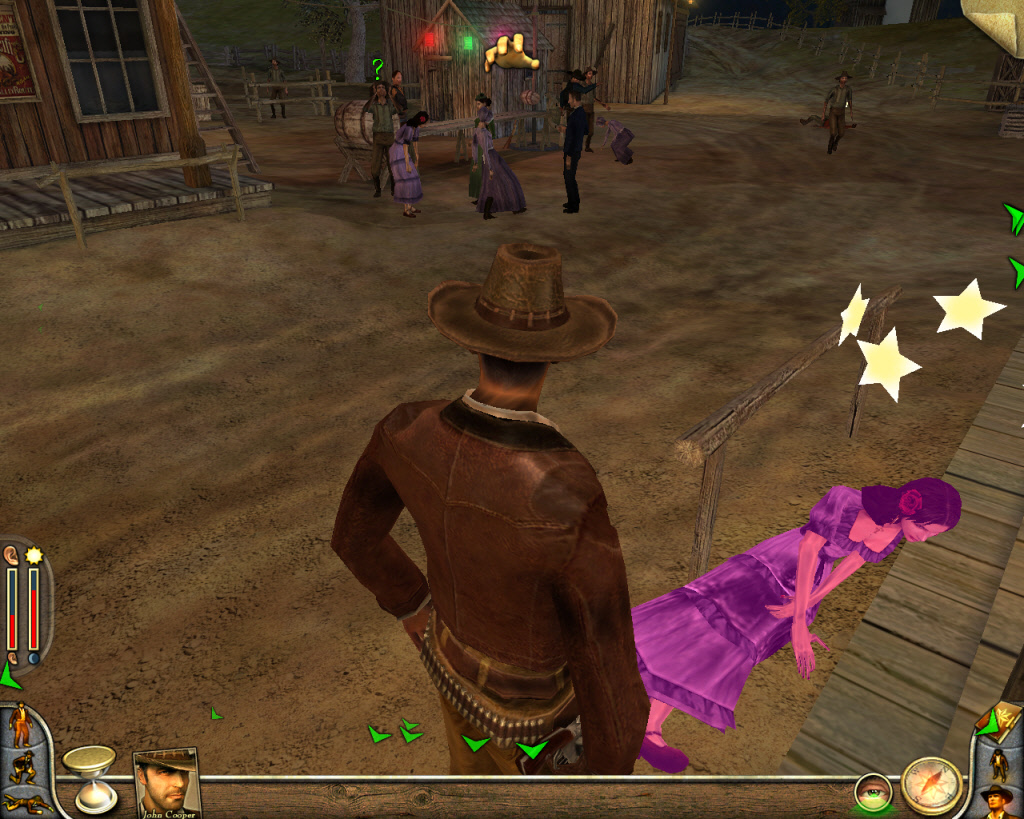Screen dimensions: 1024x819
Task: Open the journal book icon
Action: tap(1005, 721)
